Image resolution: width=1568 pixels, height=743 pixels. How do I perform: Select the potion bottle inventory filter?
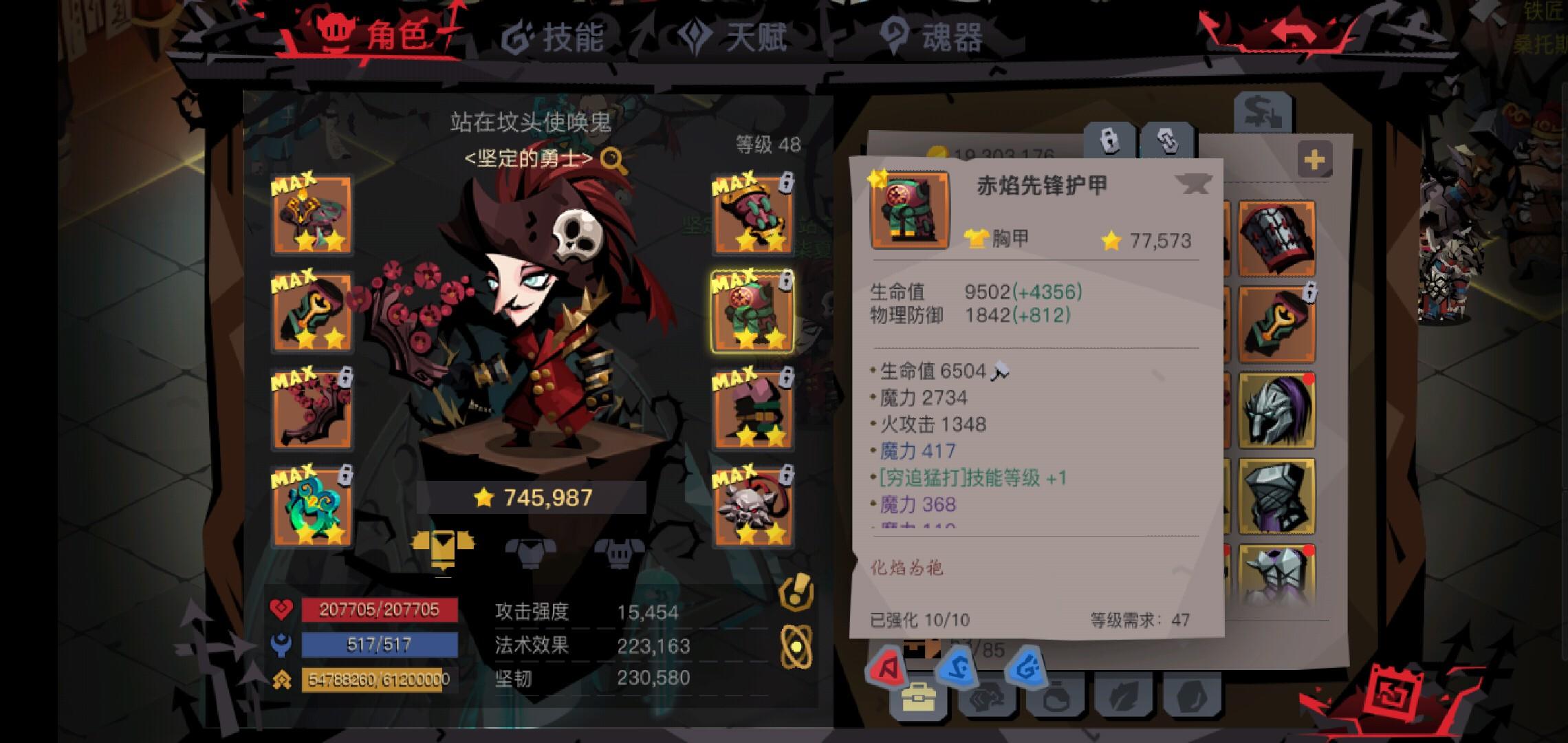click(1056, 696)
